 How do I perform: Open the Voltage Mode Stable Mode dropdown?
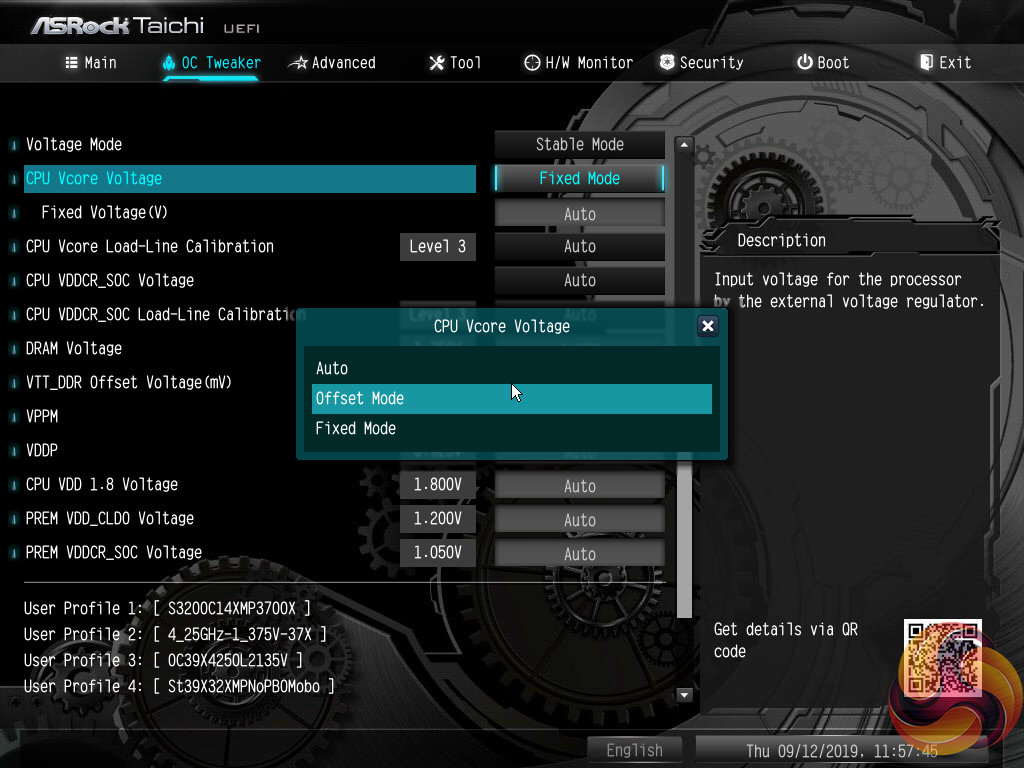click(x=580, y=144)
